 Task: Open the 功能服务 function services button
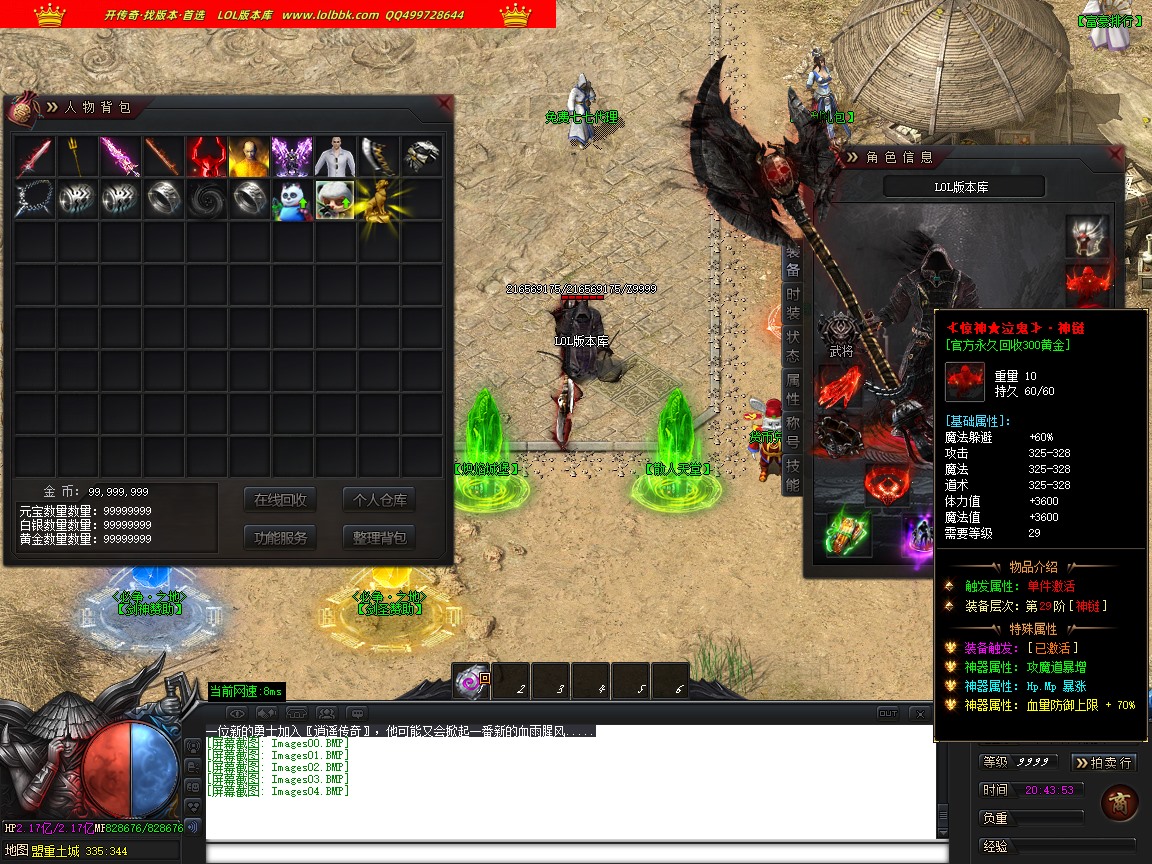280,537
